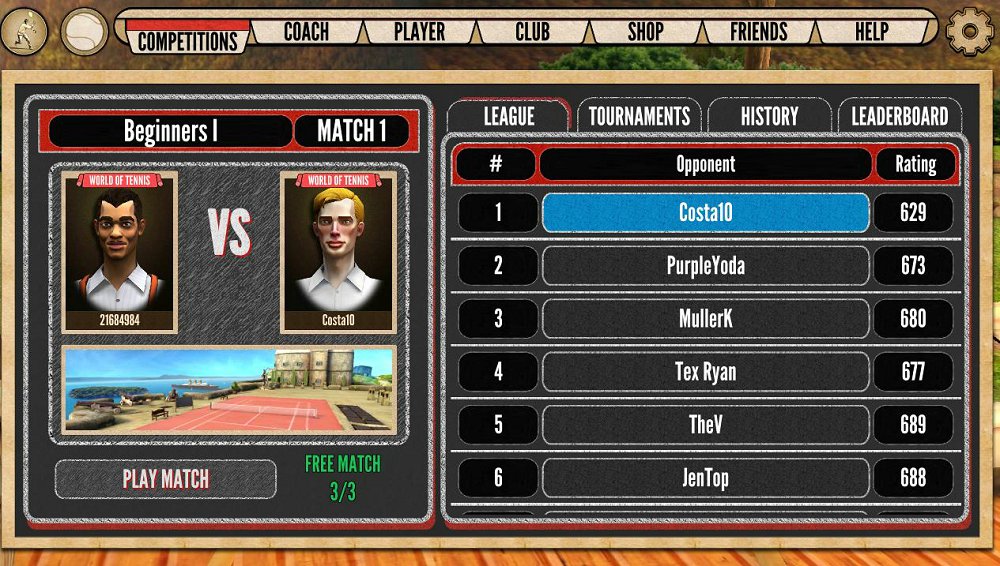Viewport: 1000px width, 566px height.
Task: View the History tab
Action: click(769, 116)
